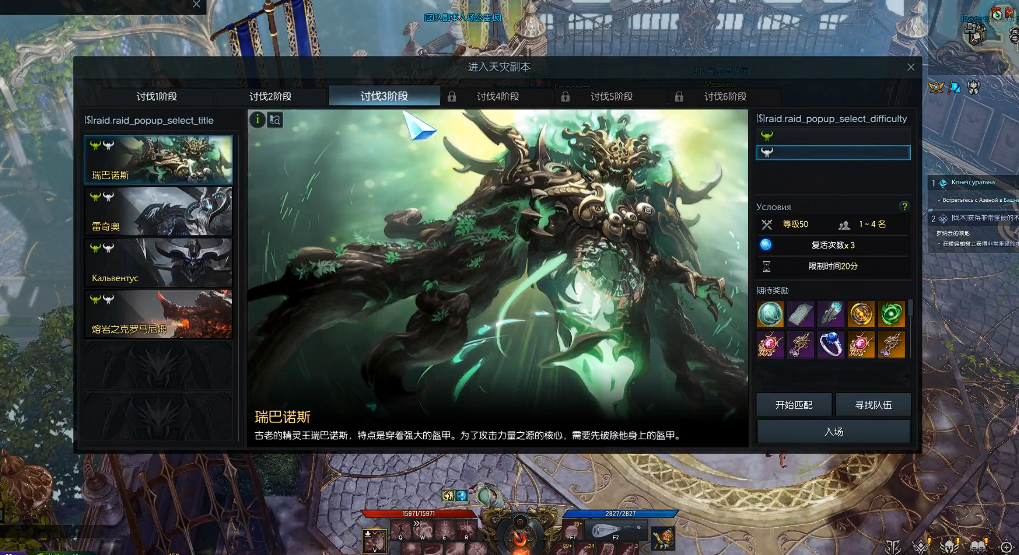
Task: Open the locked 讨伐4阶段 tab
Action: [x=497, y=97]
